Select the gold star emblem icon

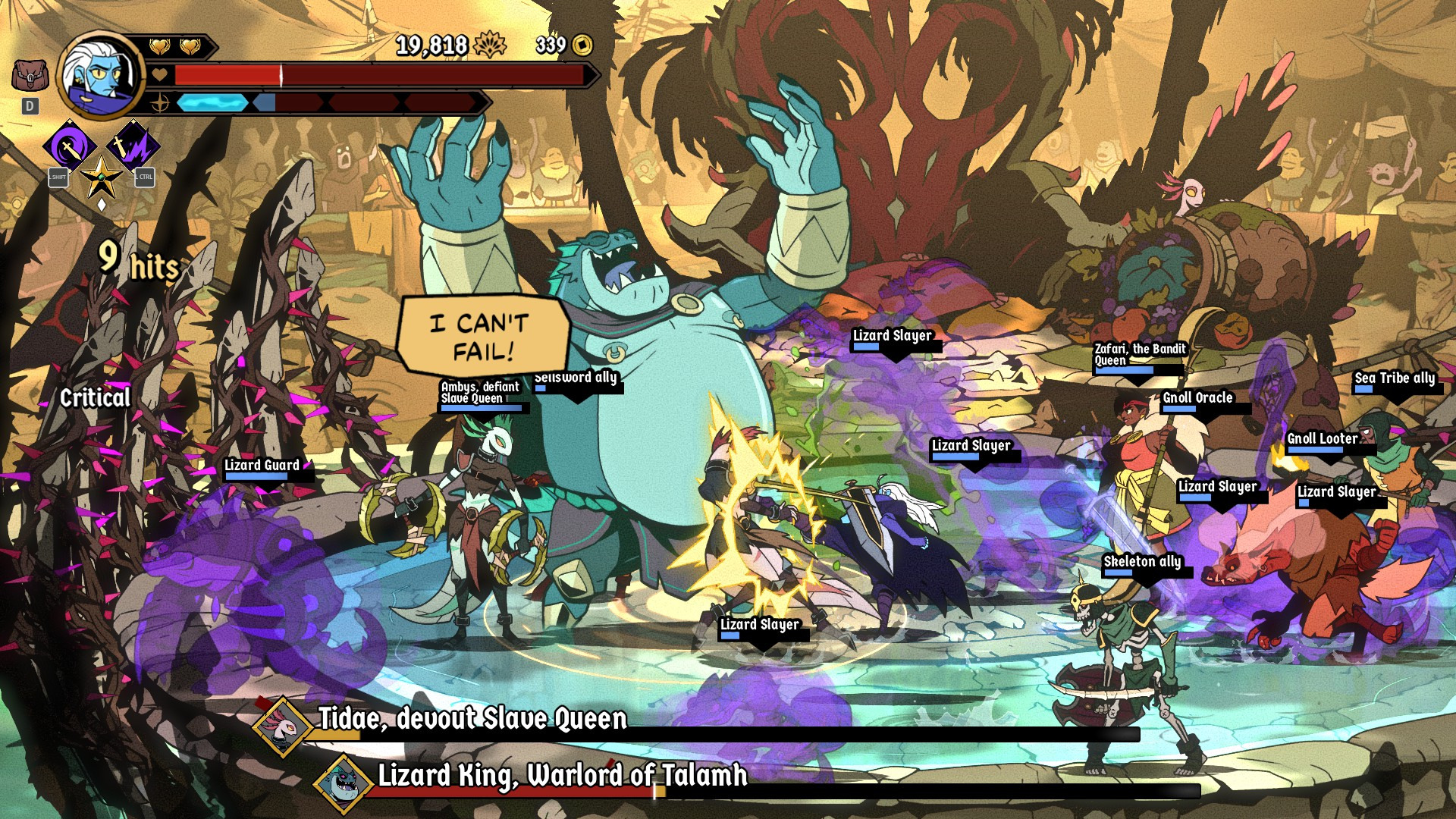(101, 178)
